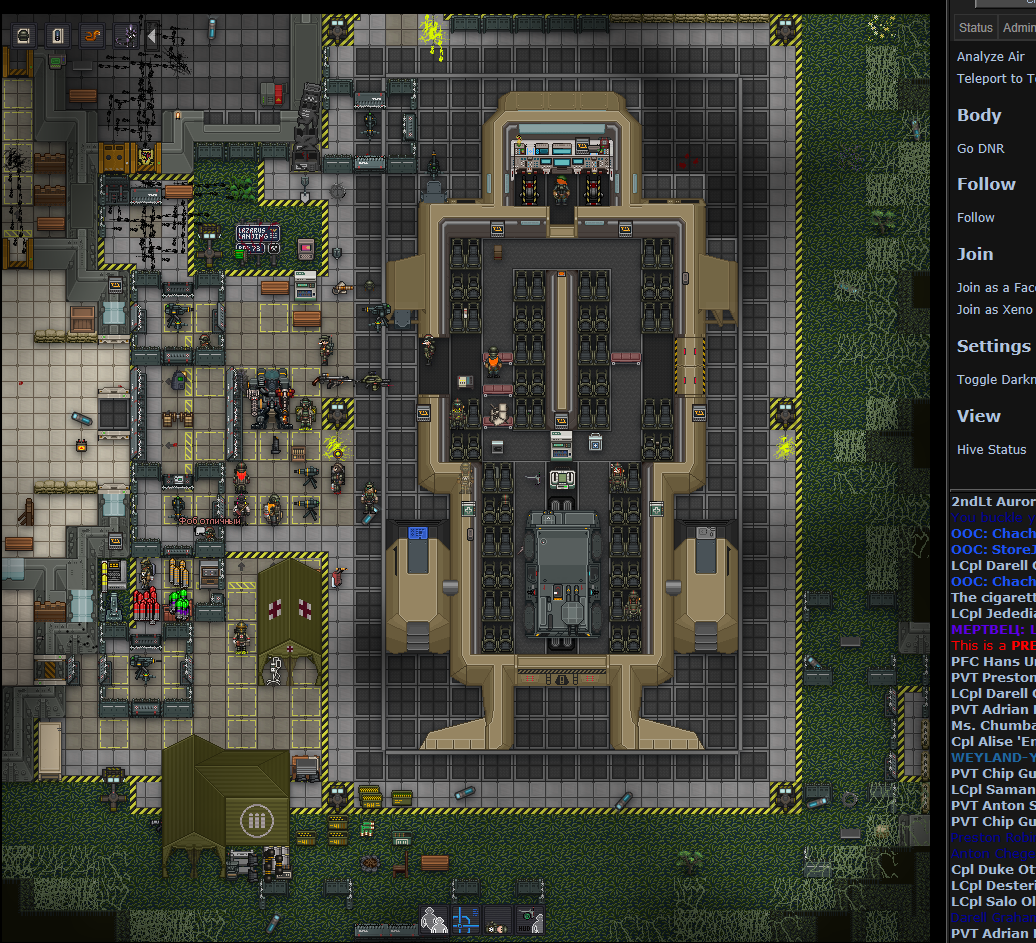Click the marine helmet HUD icon
Image resolution: width=1036 pixels, height=943 pixels.
(25, 36)
